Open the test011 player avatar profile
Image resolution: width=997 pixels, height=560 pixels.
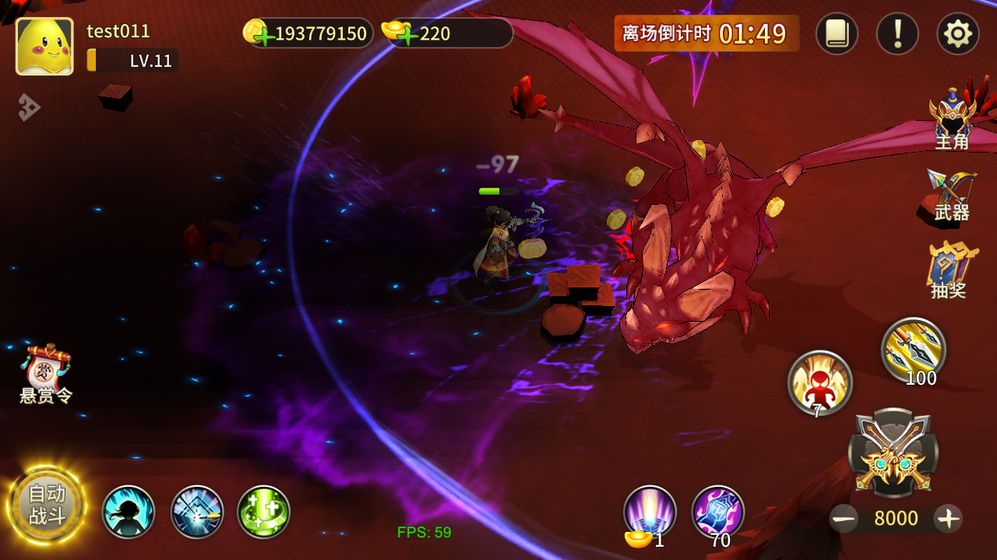44,46
